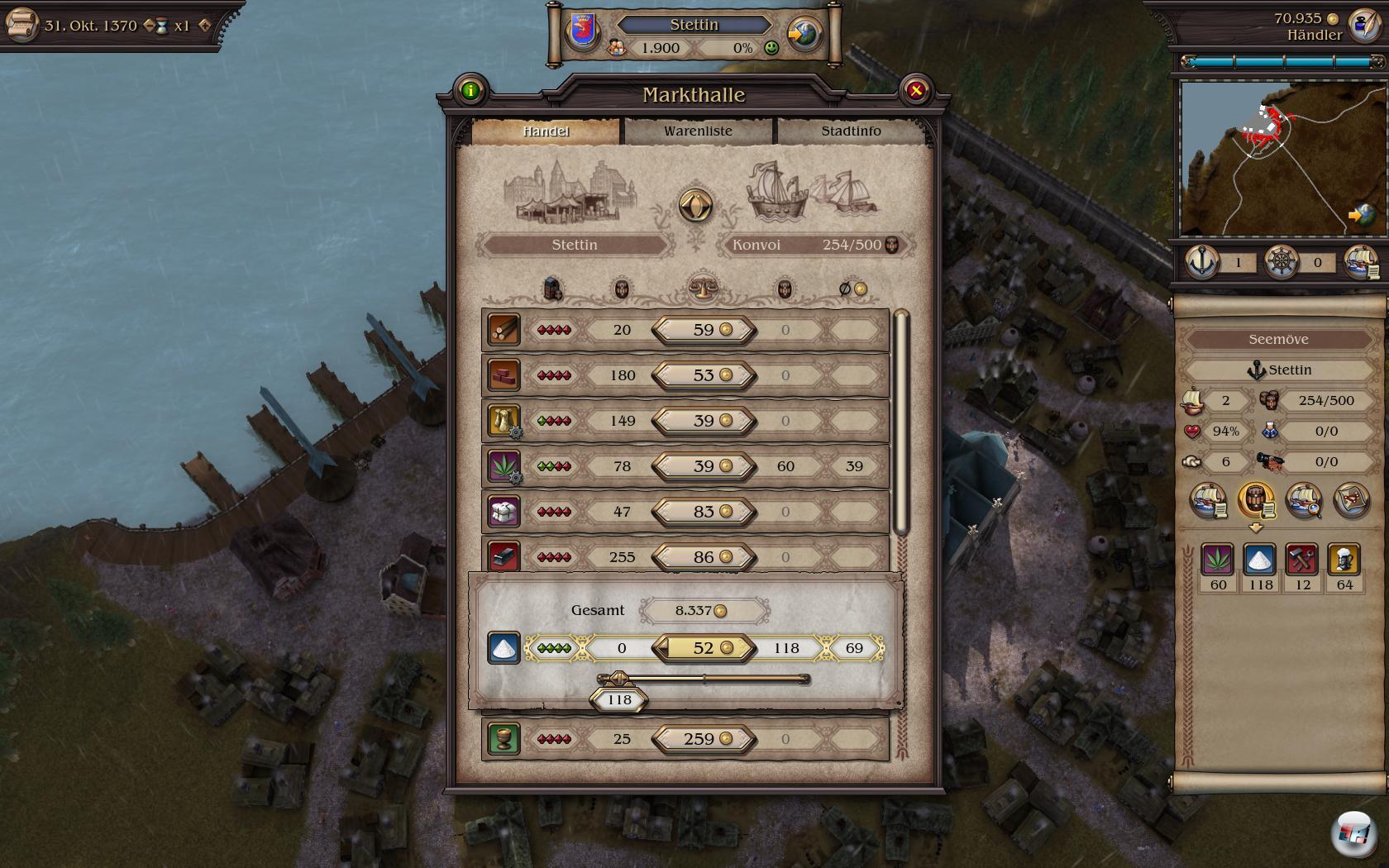The width and height of the screenshot is (1389, 868).
Task: Select the Handel tab
Action: pos(546,131)
